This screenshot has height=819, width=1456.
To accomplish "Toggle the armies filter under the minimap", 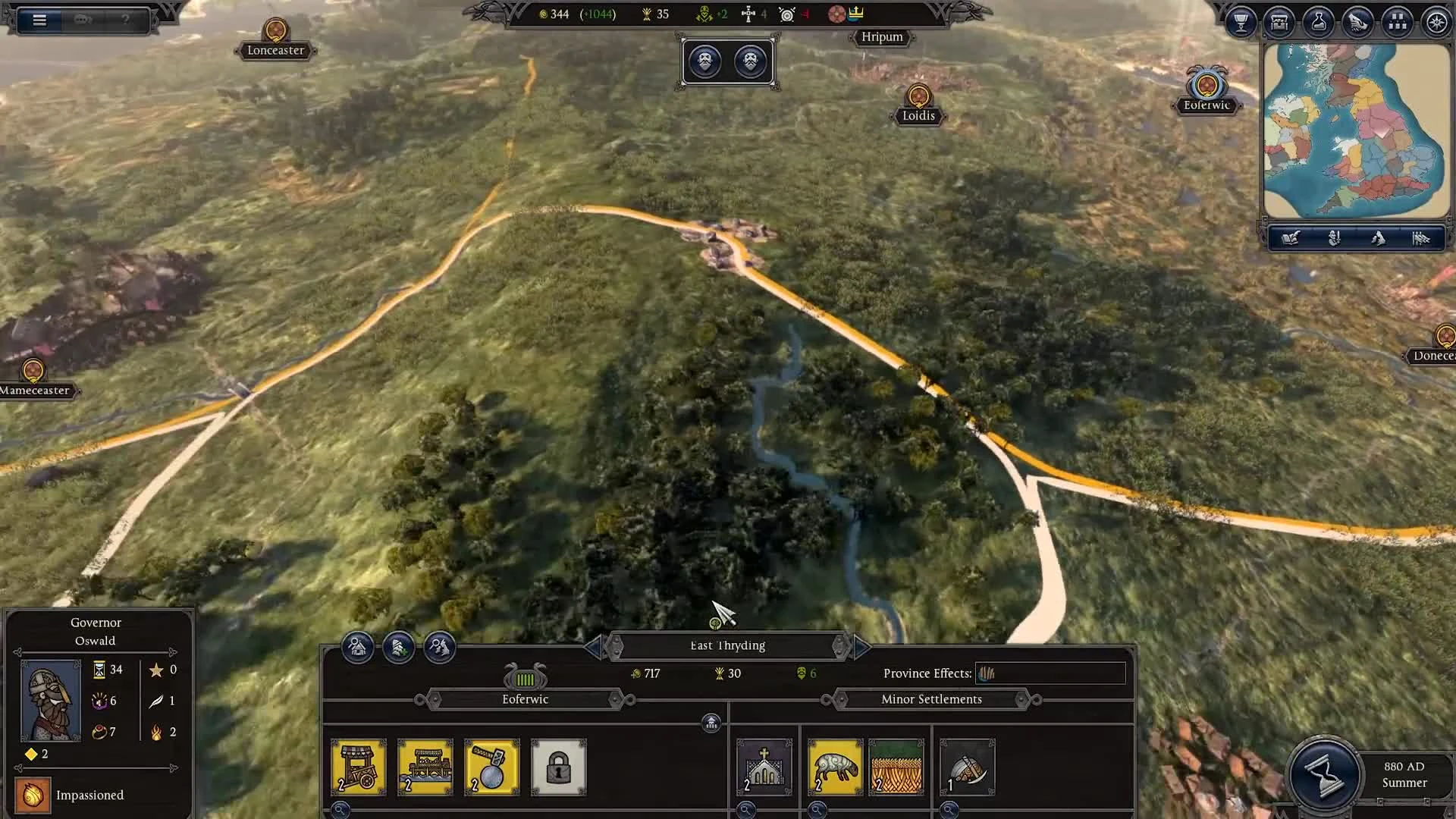I will [x=1420, y=239].
